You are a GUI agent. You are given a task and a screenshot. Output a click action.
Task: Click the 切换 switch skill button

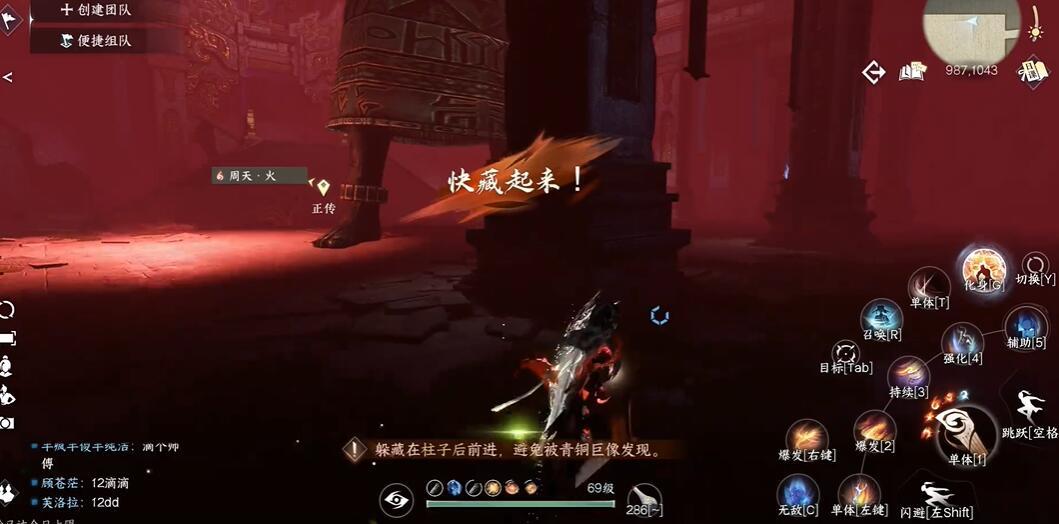[x=1036, y=266]
